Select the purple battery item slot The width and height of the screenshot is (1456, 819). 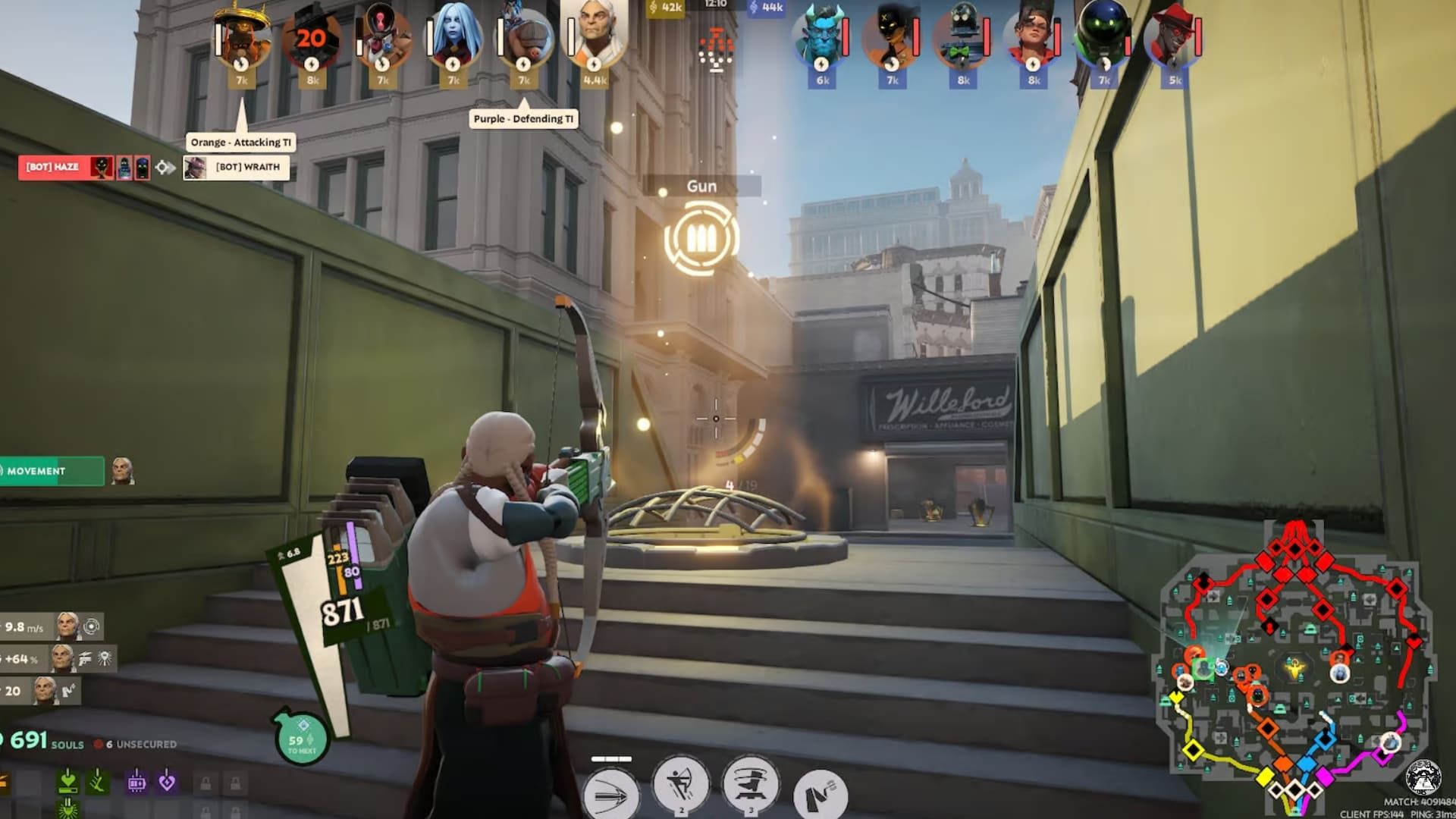pos(136,782)
